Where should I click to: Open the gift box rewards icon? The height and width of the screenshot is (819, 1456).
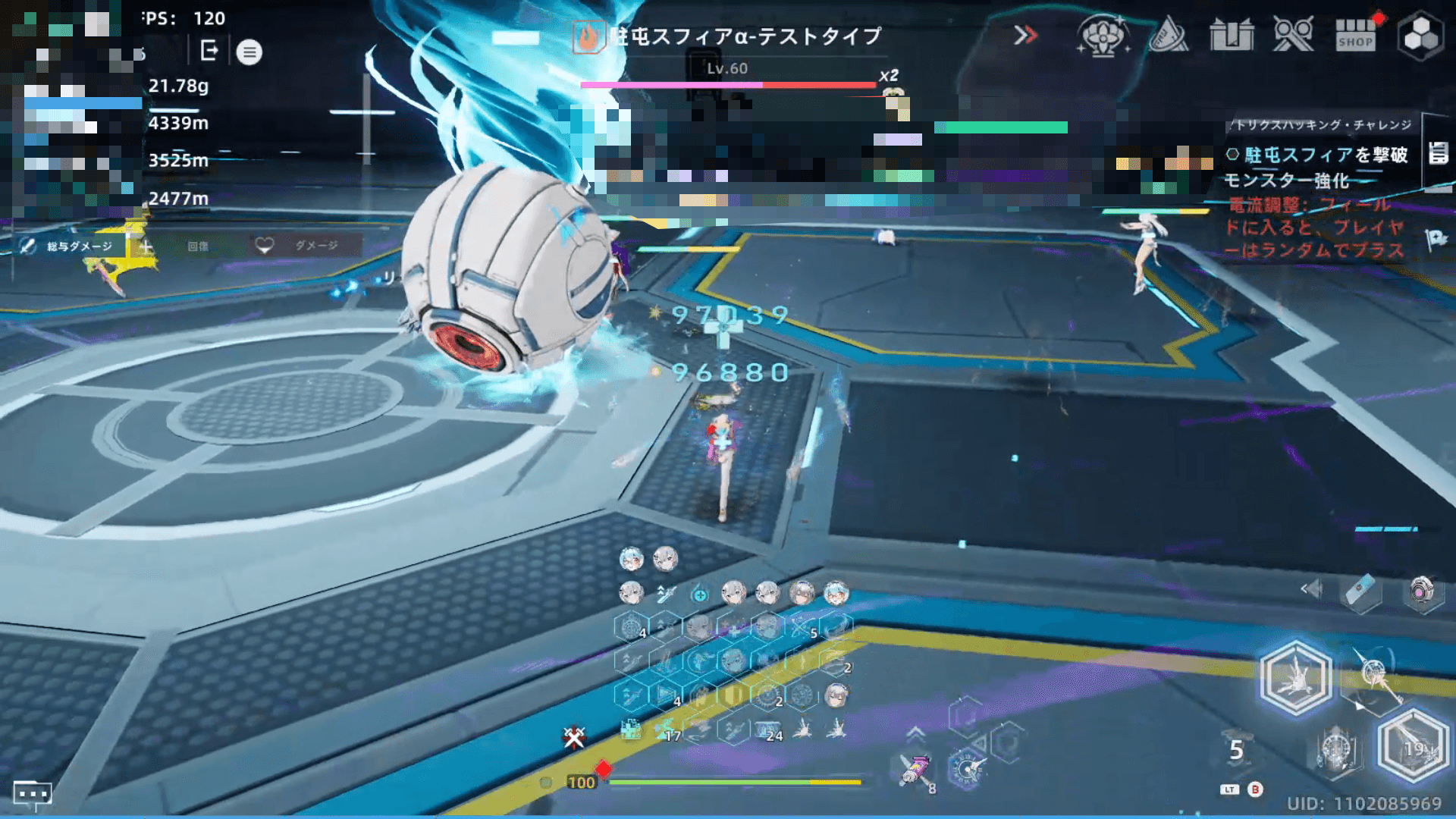pyautogui.click(x=1232, y=36)
